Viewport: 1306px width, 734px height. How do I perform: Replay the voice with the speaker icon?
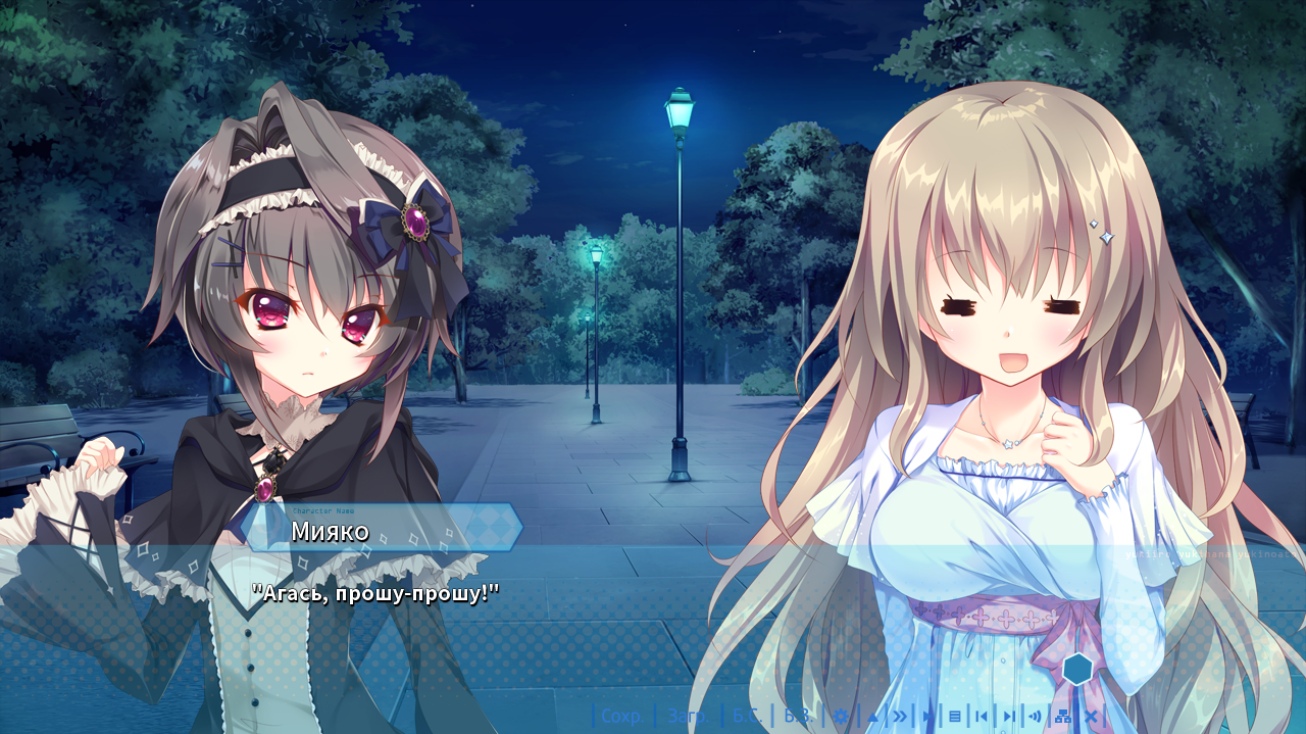[x=1035, y=716]
